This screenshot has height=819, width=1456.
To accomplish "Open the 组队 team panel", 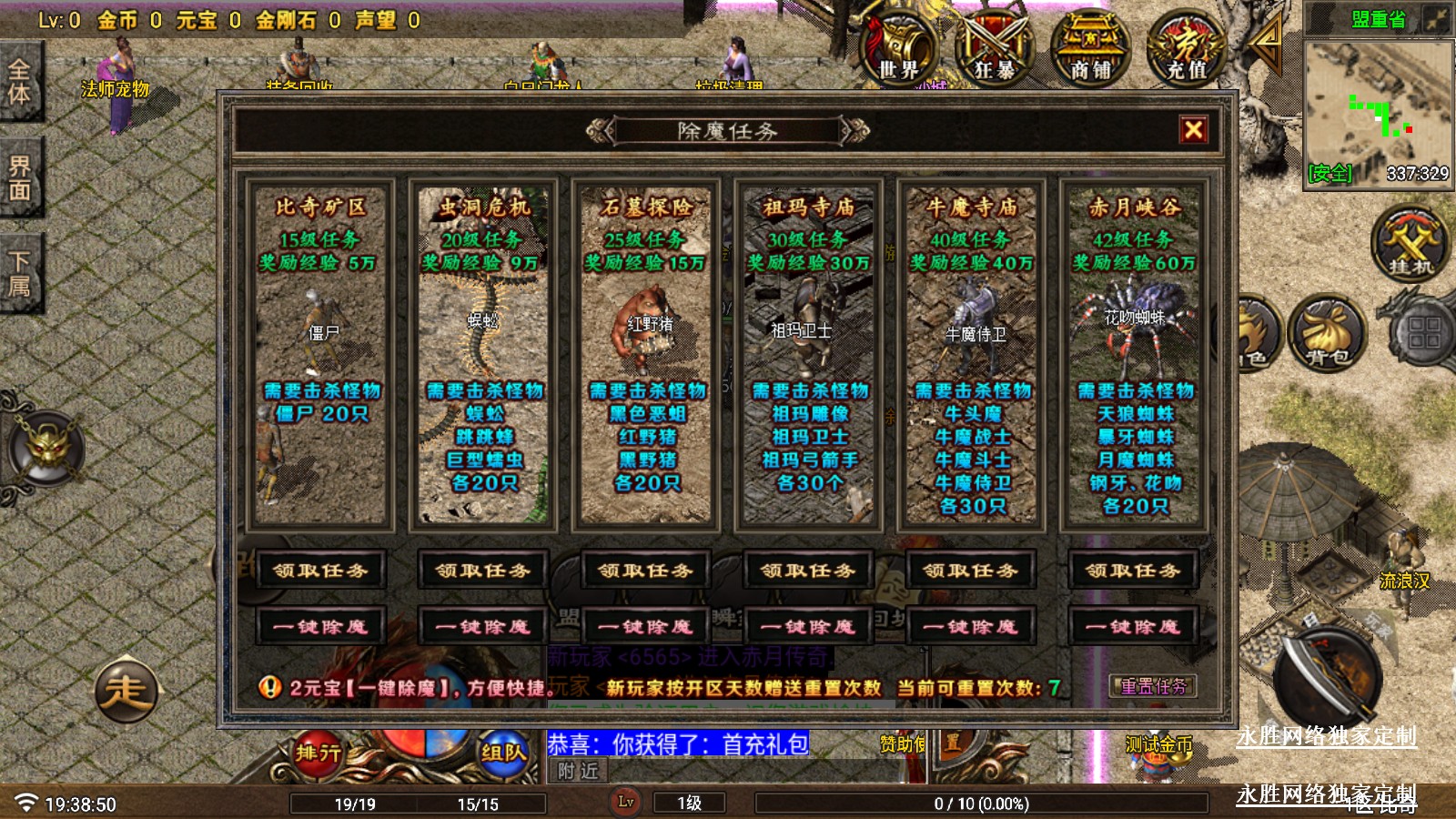I will (x=503, y=753).
